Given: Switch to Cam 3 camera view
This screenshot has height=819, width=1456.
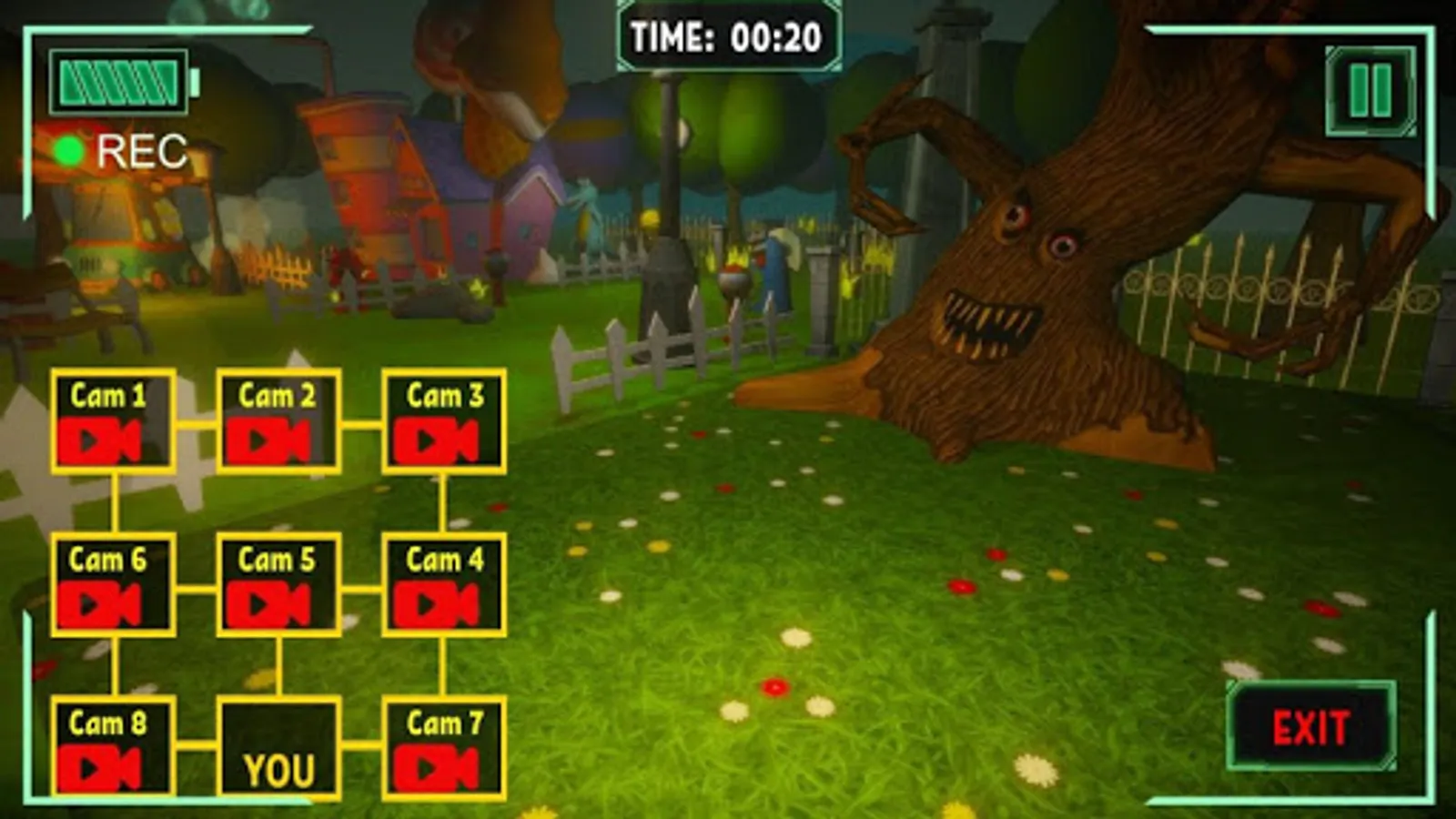Looking at the screenshot, I should coord(443,437).
